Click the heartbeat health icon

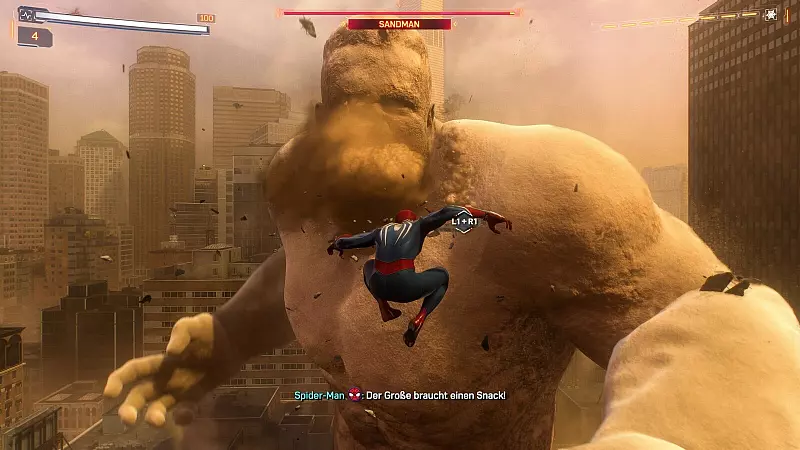click(x=26, y=15)
